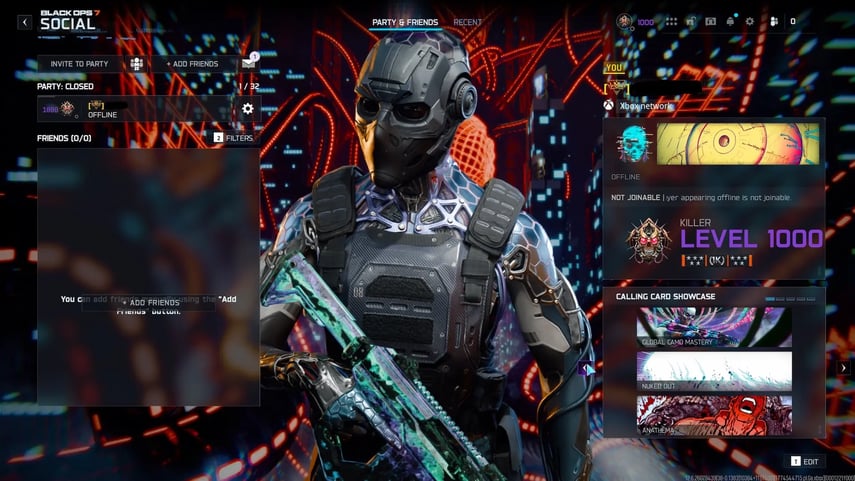Select the Global Camo Mastery calling card
The image size is (855, 481).
pyautogui.click(x=714, y=327)
